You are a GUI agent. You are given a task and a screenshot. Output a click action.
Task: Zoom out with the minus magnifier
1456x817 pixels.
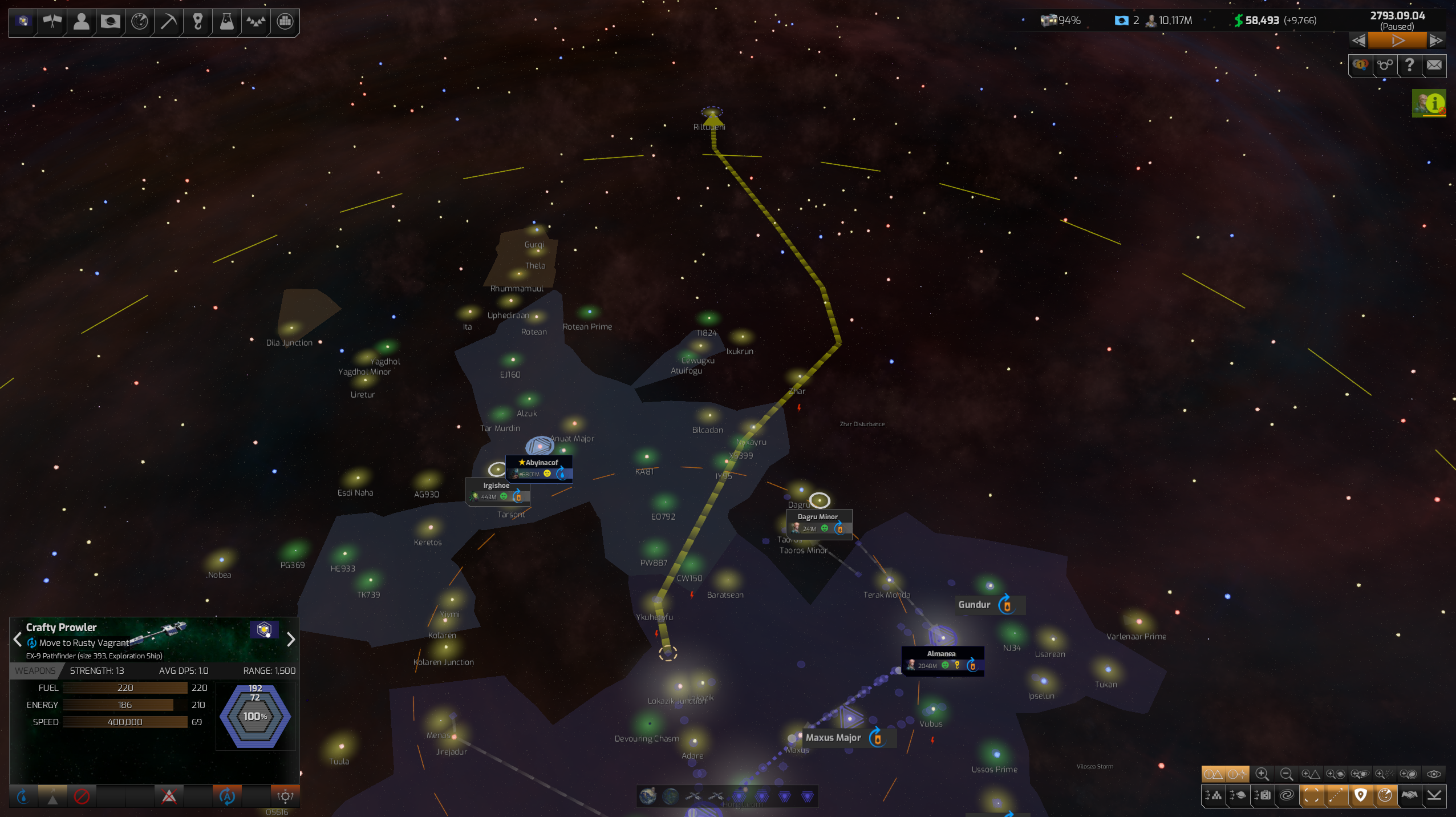coord(1286,774)
